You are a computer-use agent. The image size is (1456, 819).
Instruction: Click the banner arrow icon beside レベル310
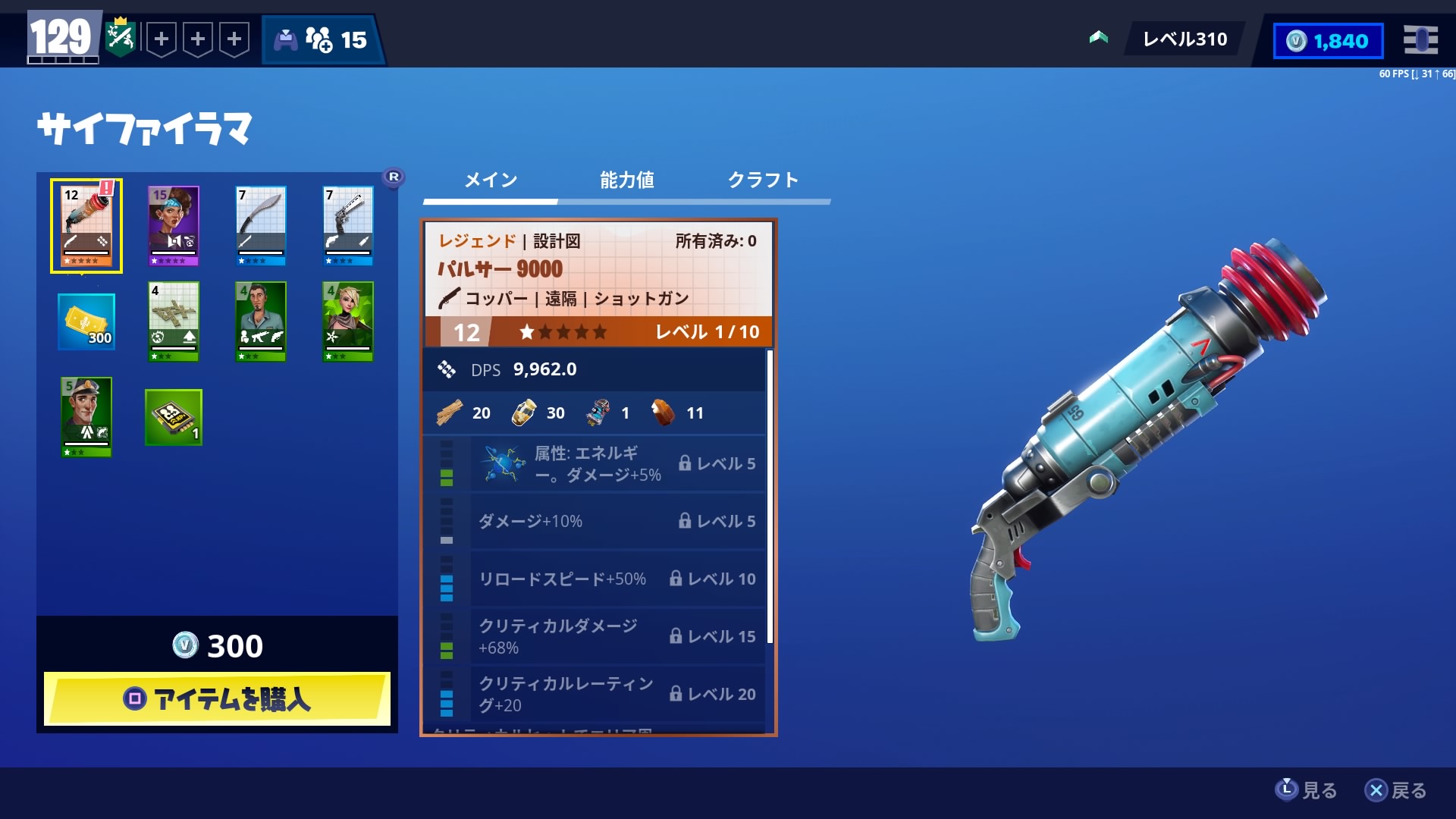point(1098,36)
